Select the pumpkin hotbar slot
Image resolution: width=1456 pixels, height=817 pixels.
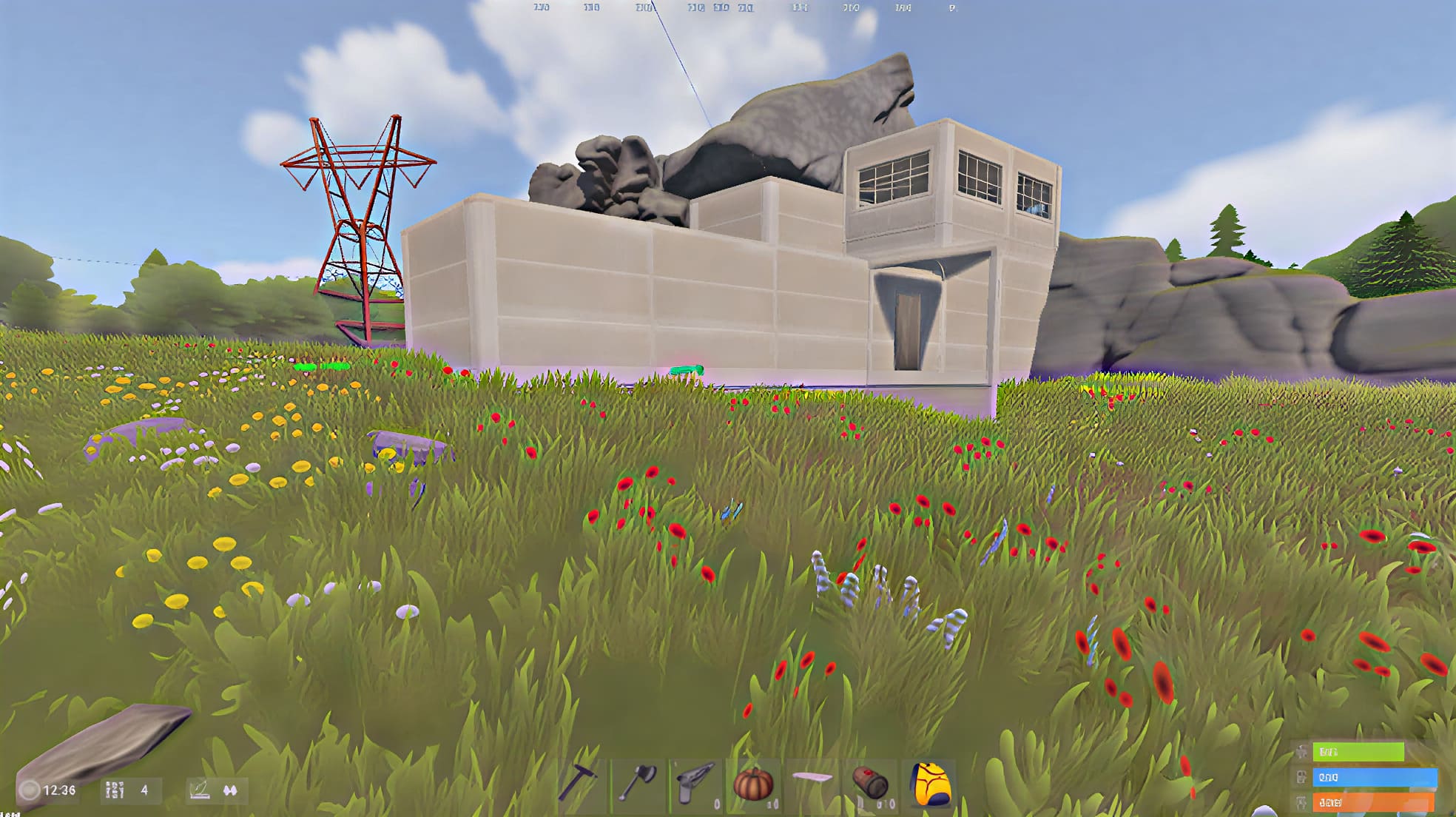tap(753, 783)
